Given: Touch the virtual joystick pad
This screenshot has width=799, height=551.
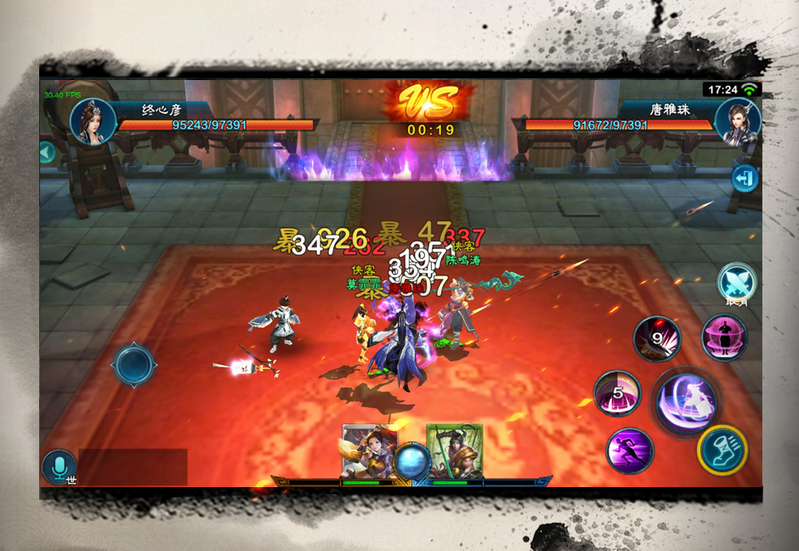Looking at the screenshot, I should pos(134,364).
